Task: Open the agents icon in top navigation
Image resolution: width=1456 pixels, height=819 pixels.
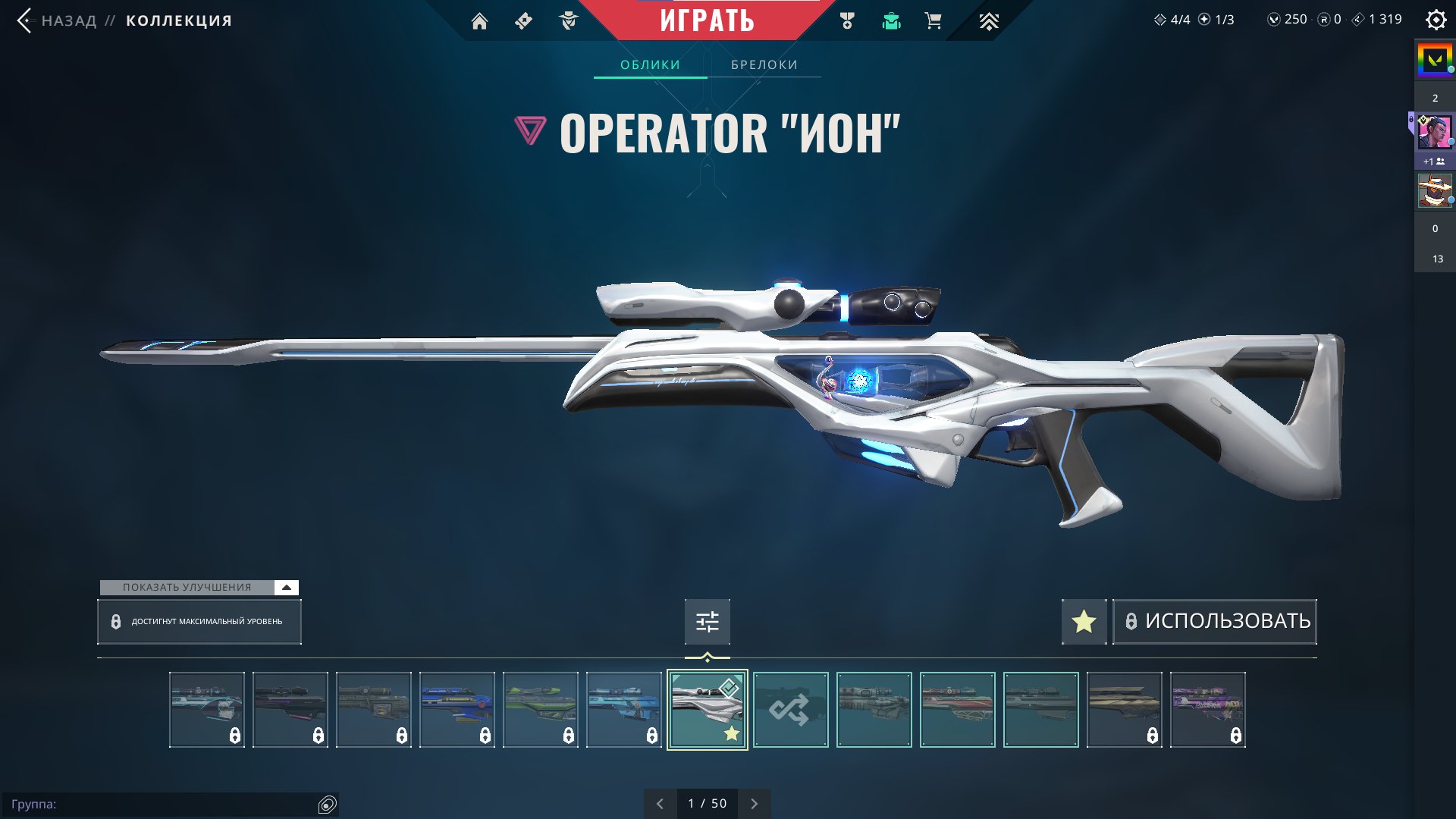Action: tap(568, 21)
